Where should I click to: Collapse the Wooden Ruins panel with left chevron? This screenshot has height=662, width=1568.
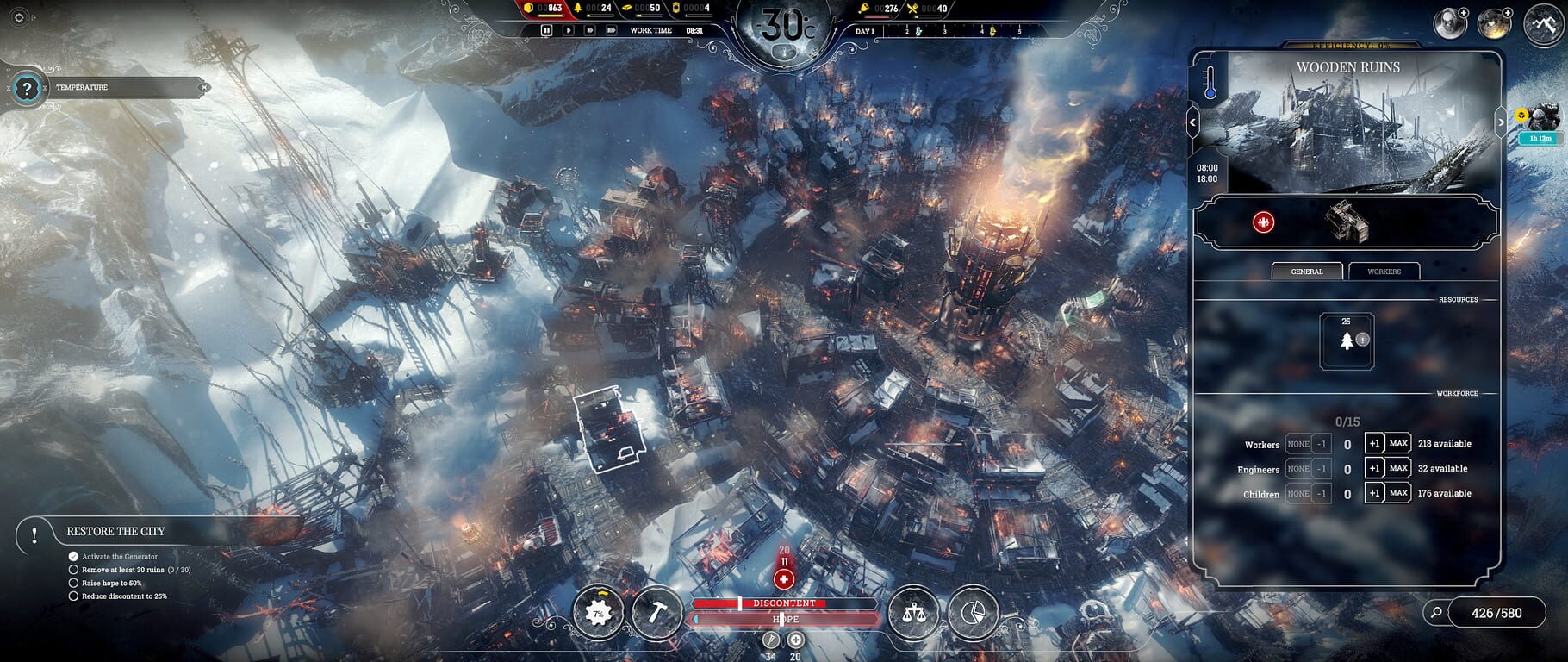click(1193, 121)
